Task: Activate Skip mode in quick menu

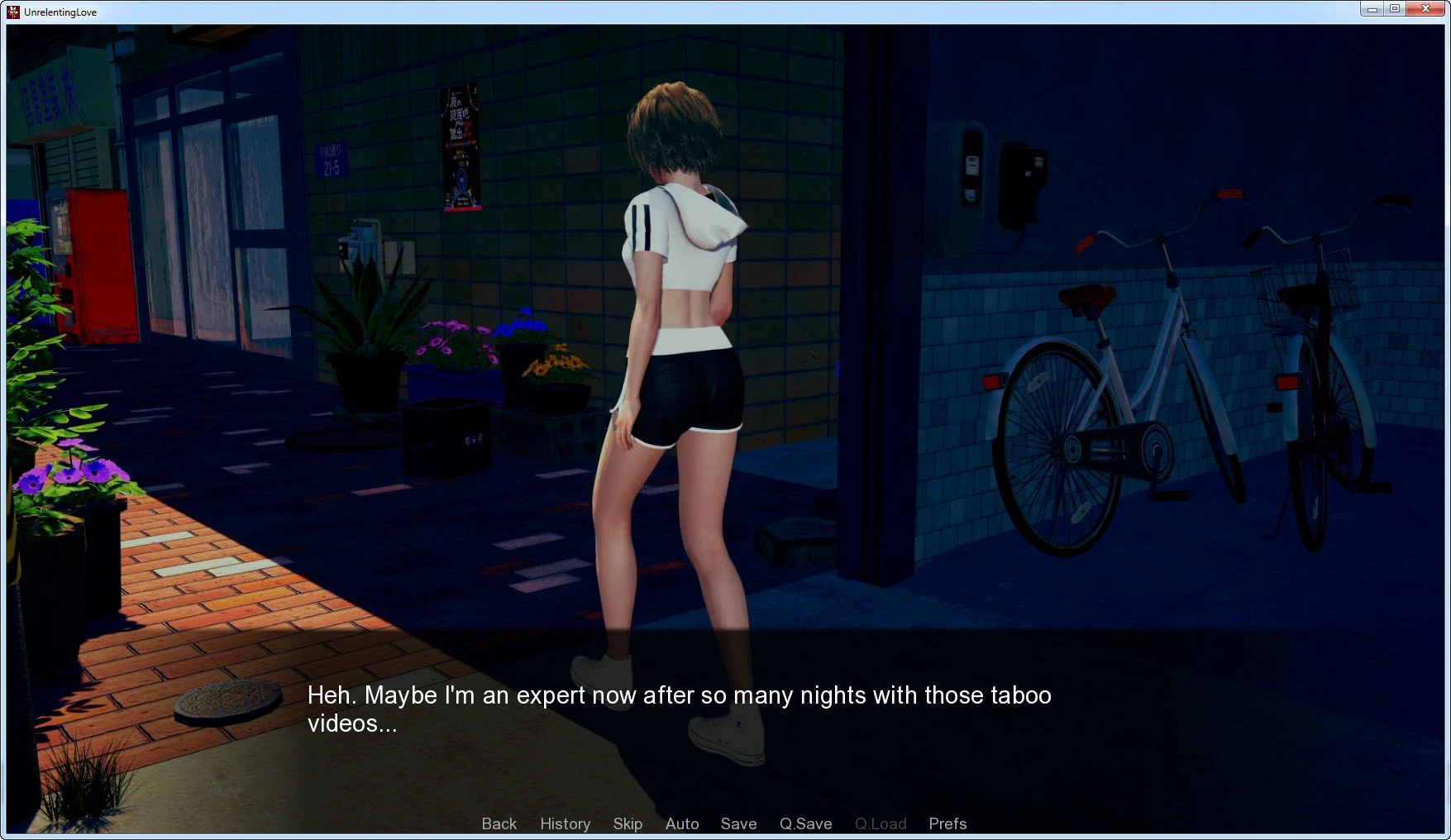Action: [x=628, y=823]
